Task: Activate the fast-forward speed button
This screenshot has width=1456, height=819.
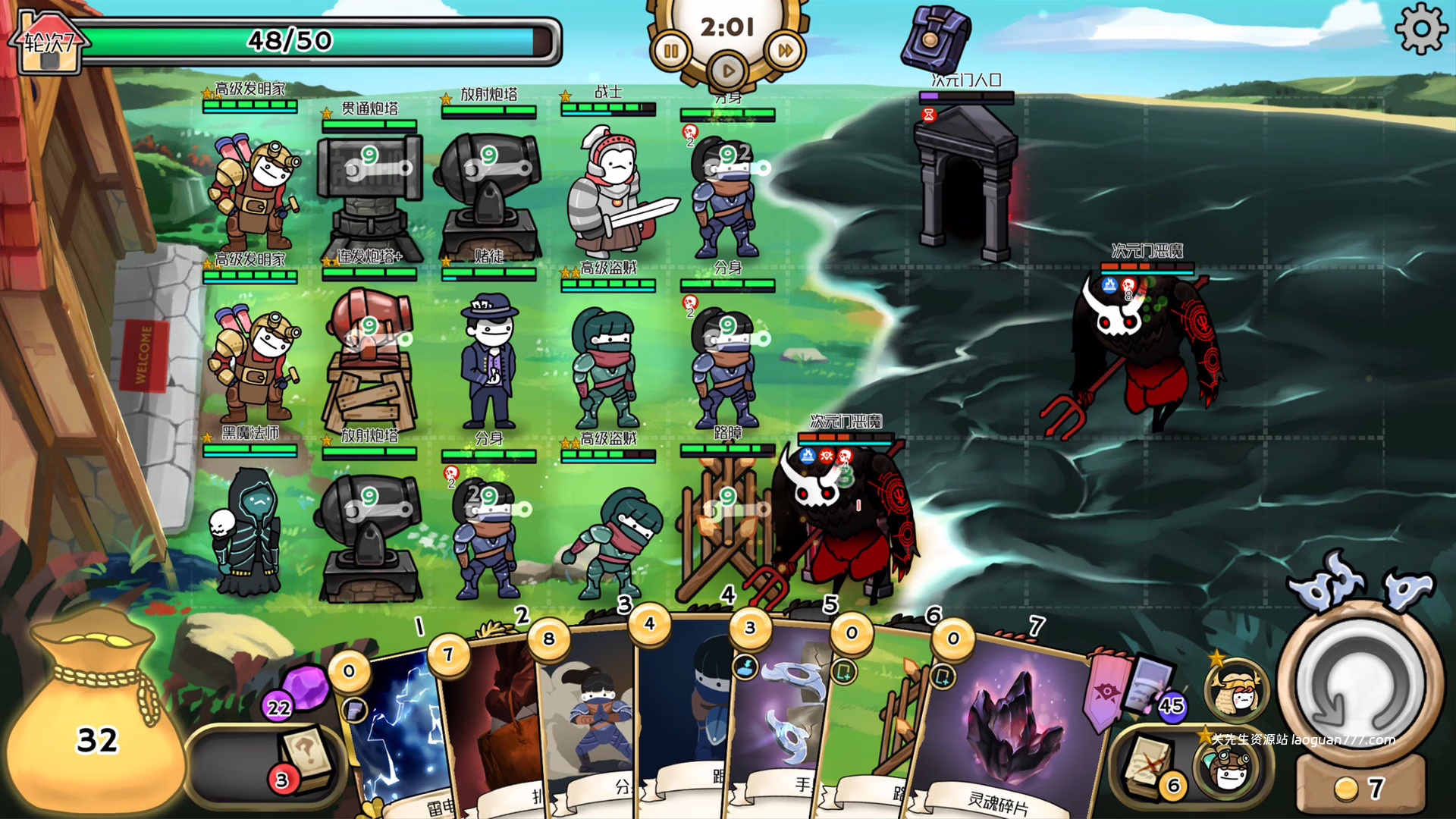Action: (785, 52)
